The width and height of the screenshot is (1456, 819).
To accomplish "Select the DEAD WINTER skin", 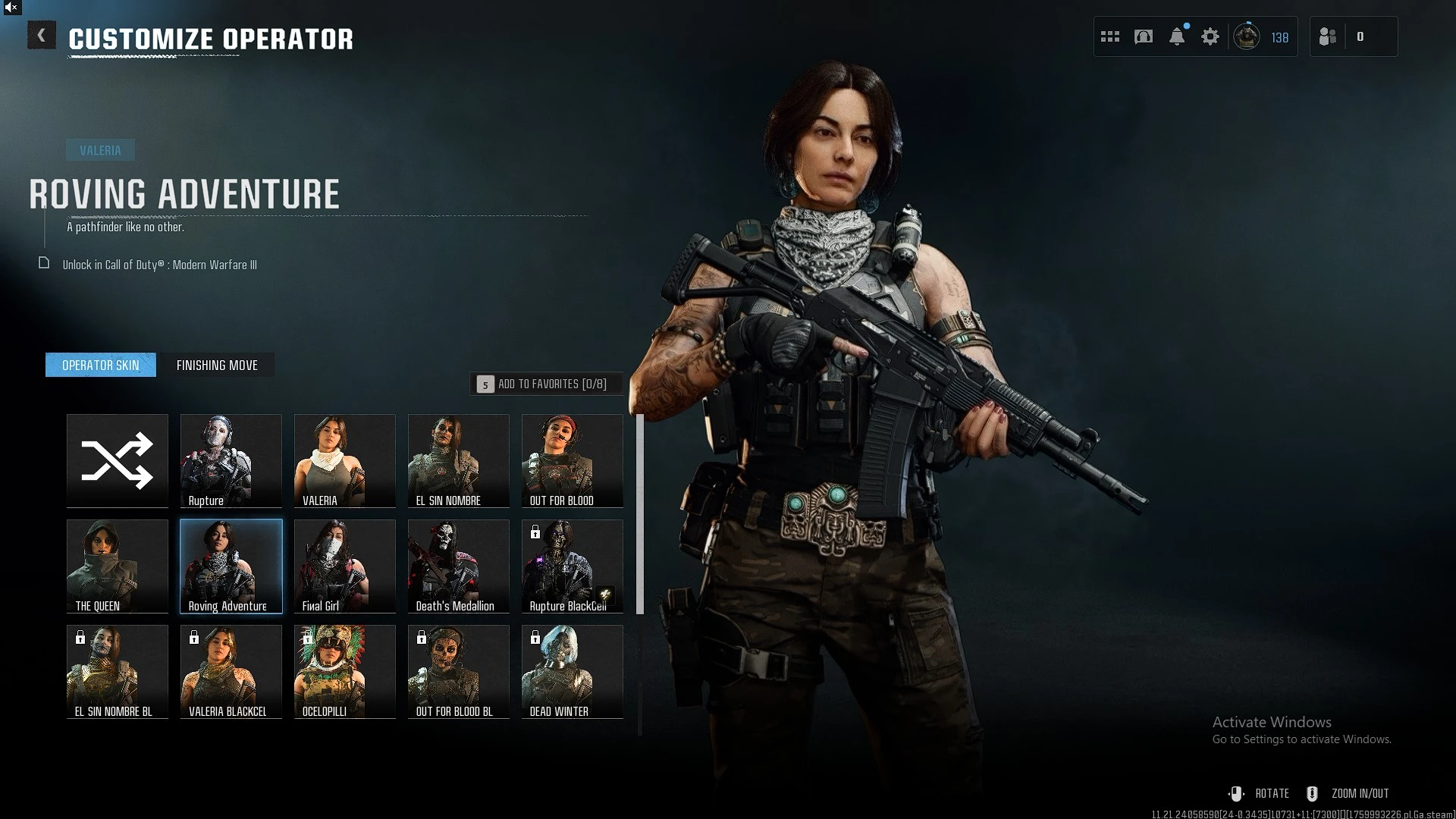I will point(573,671).
